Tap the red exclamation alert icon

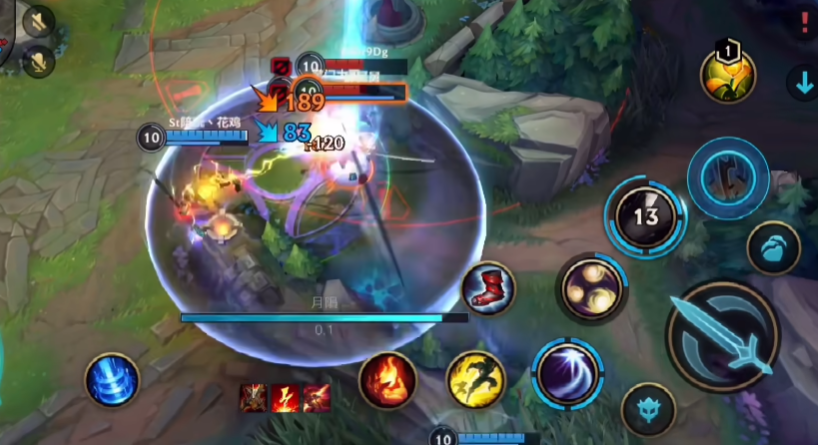click(x=804, y=24)
